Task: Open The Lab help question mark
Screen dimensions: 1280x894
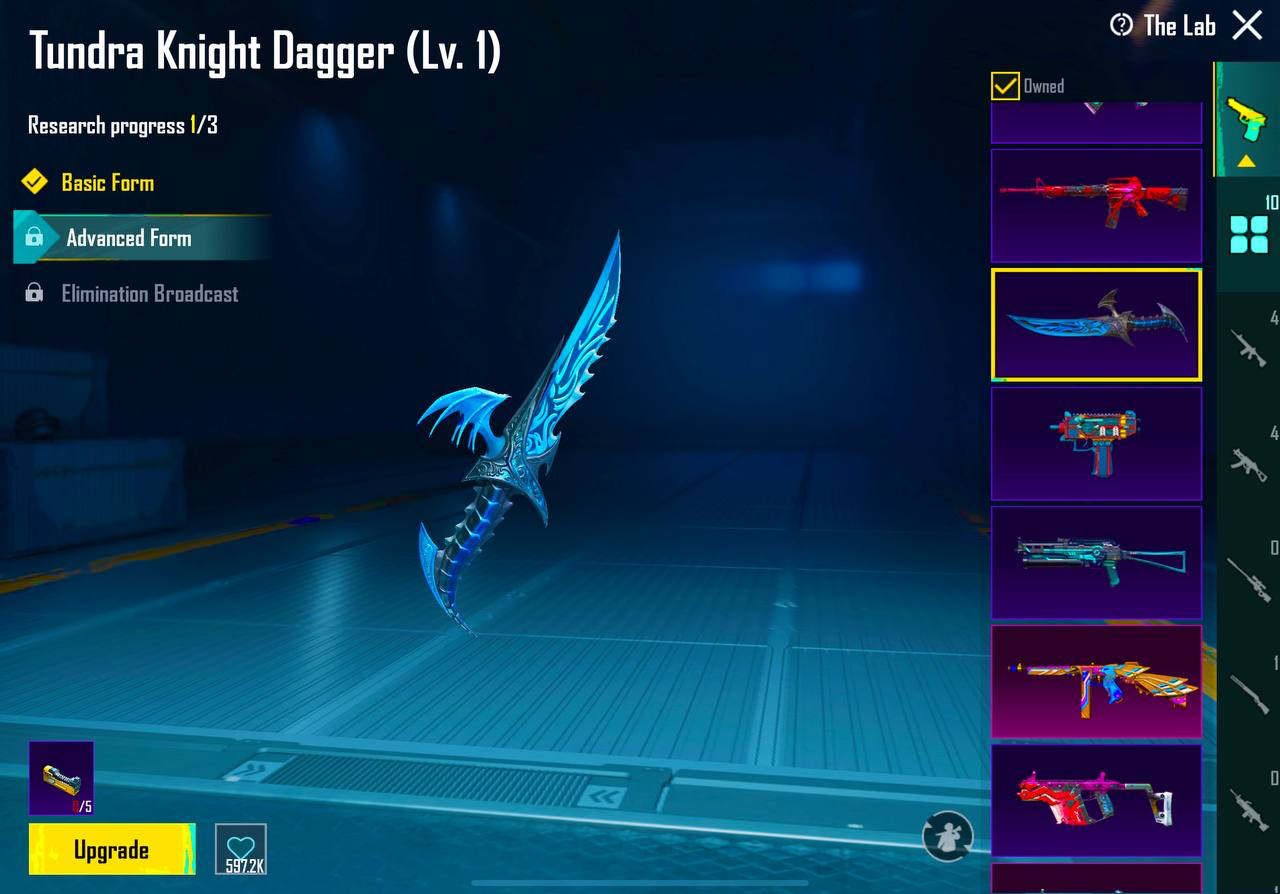Action: (1122, 25)
